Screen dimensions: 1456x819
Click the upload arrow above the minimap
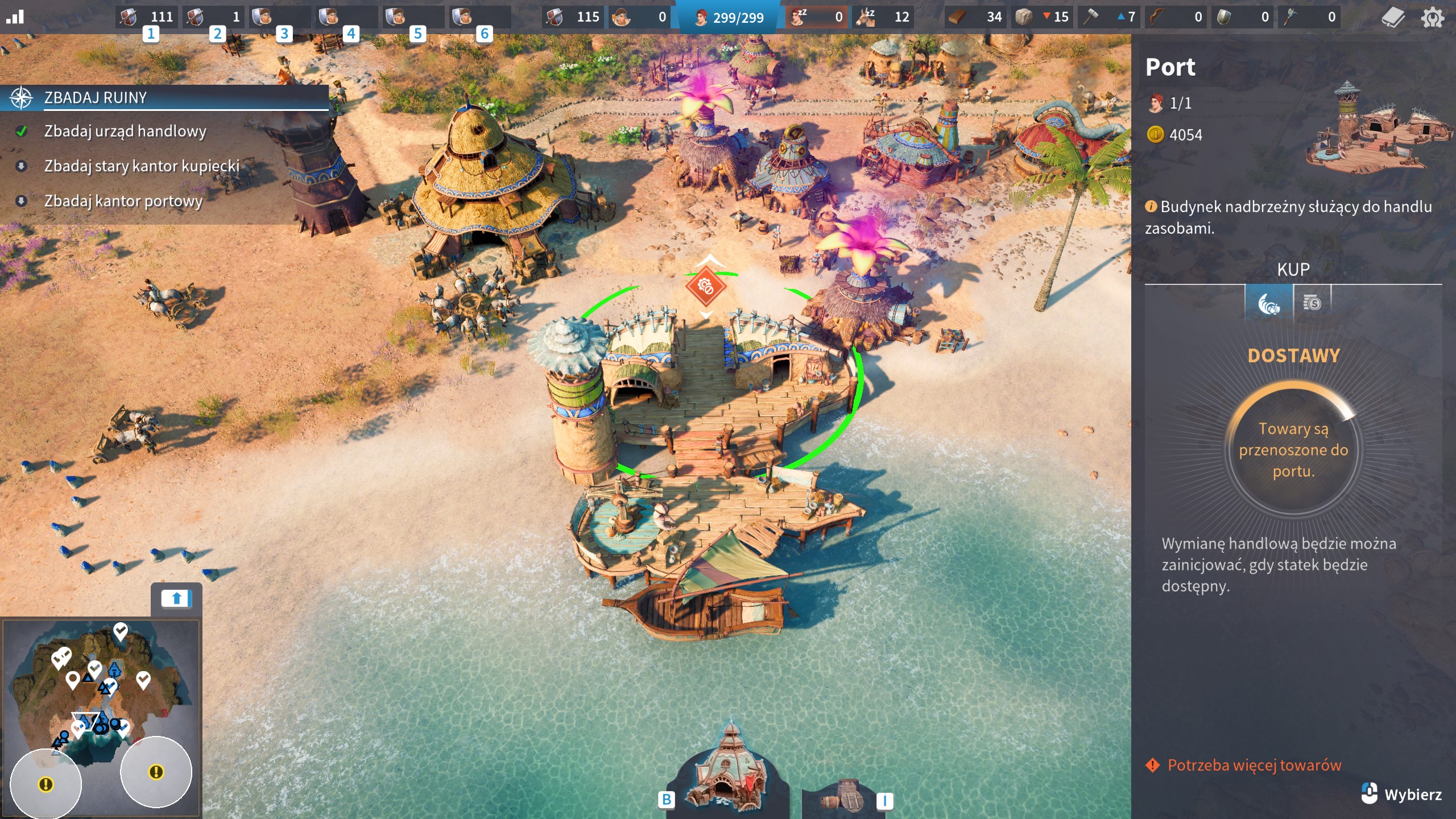[176, 599]
